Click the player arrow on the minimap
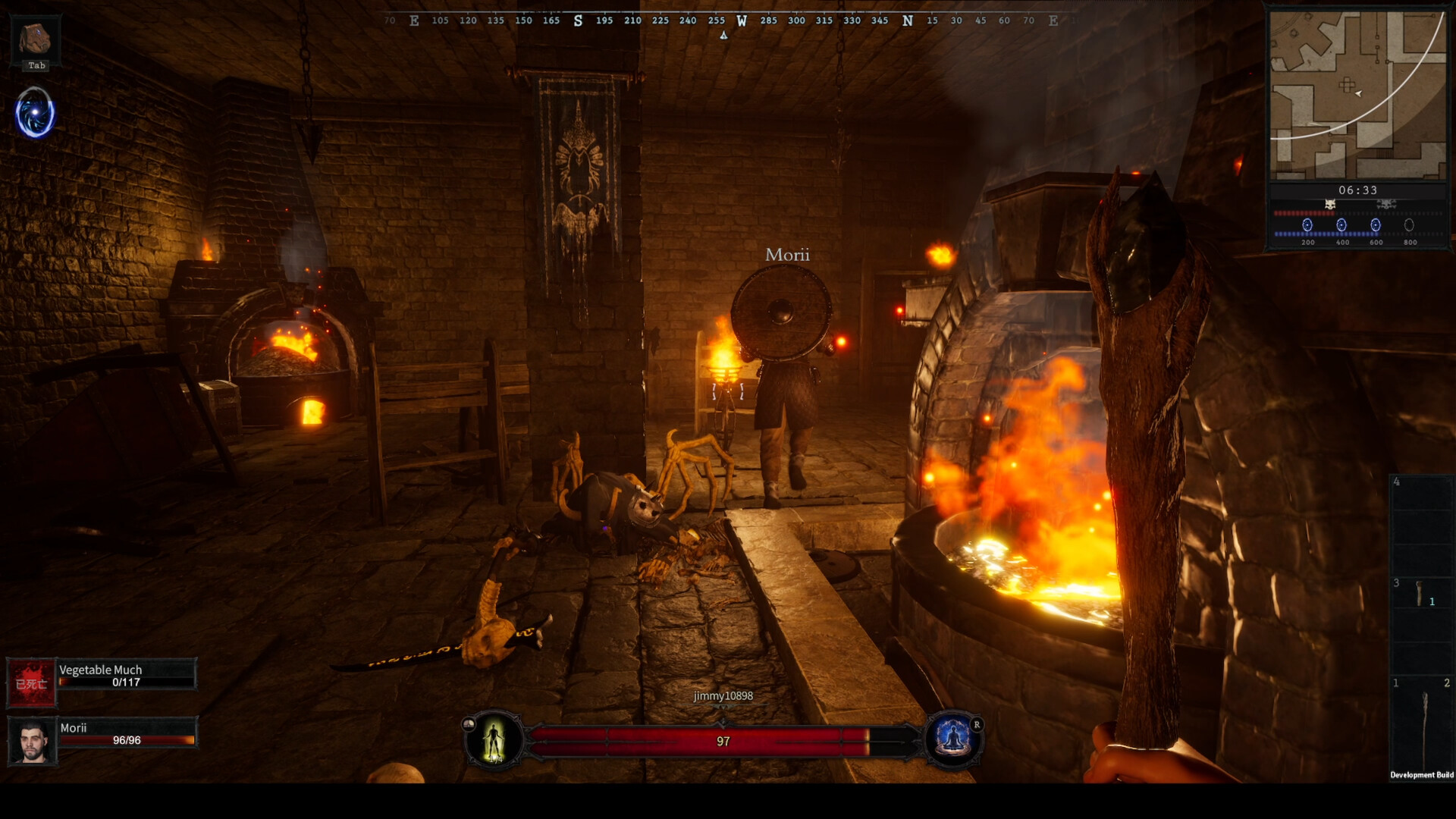Image resolution: width=1456 pixels, height=819 pixels. (1357, 93)
